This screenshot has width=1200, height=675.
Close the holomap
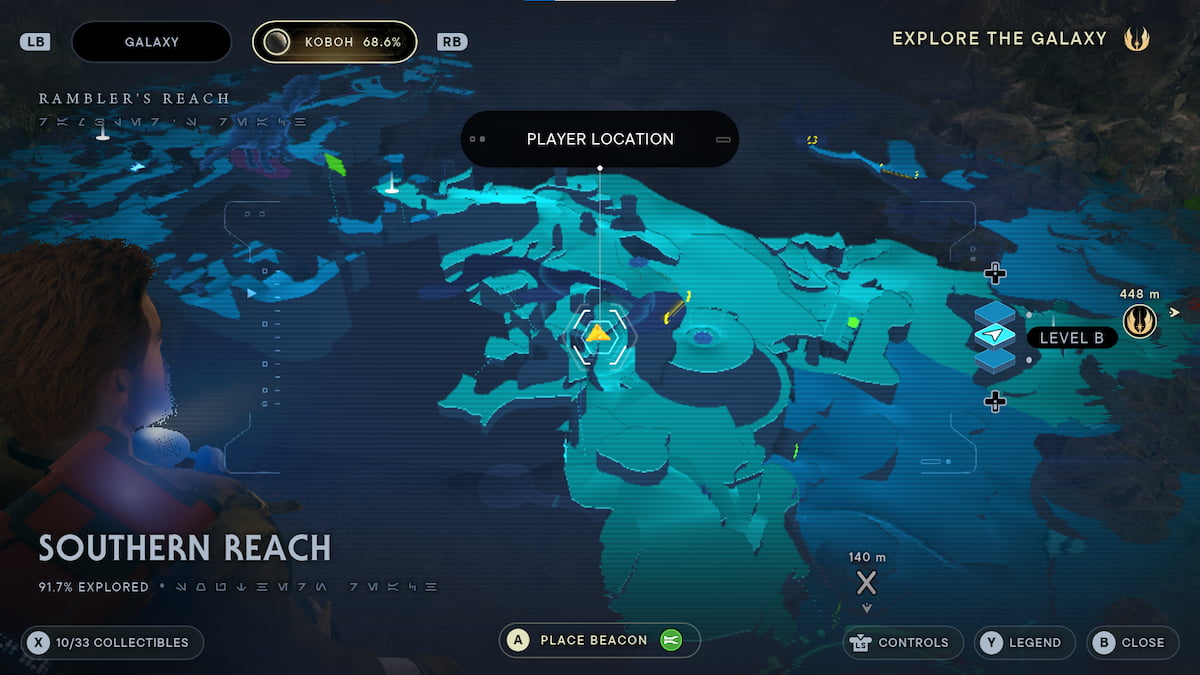coord(1132,643)
